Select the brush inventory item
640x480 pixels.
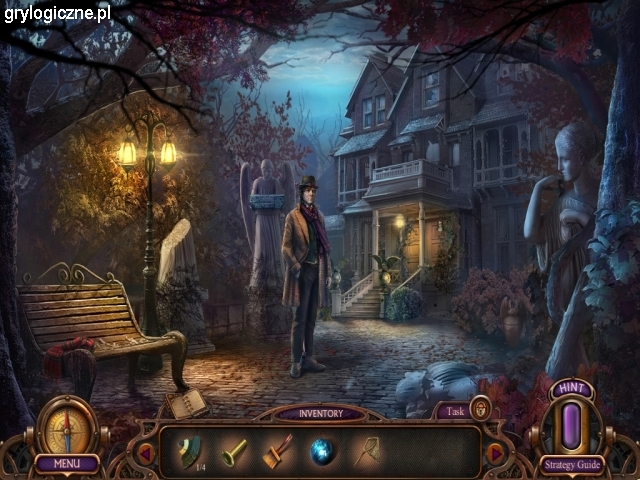pos(278,452)
